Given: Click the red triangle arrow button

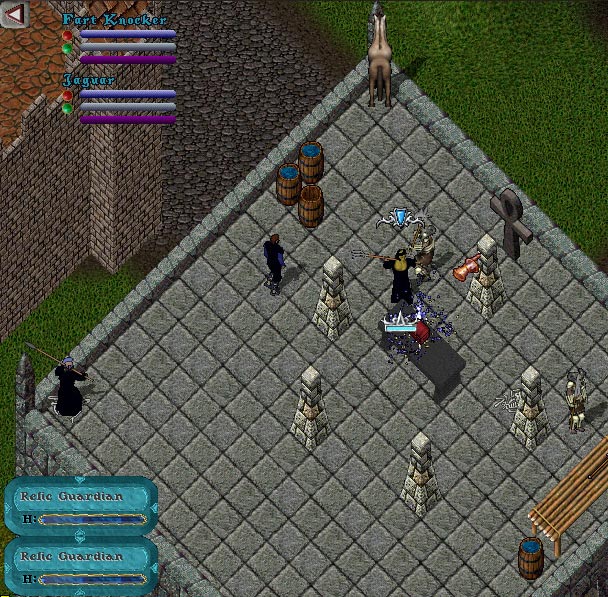Looking at the screenshot, I should [x=16, y=14].
